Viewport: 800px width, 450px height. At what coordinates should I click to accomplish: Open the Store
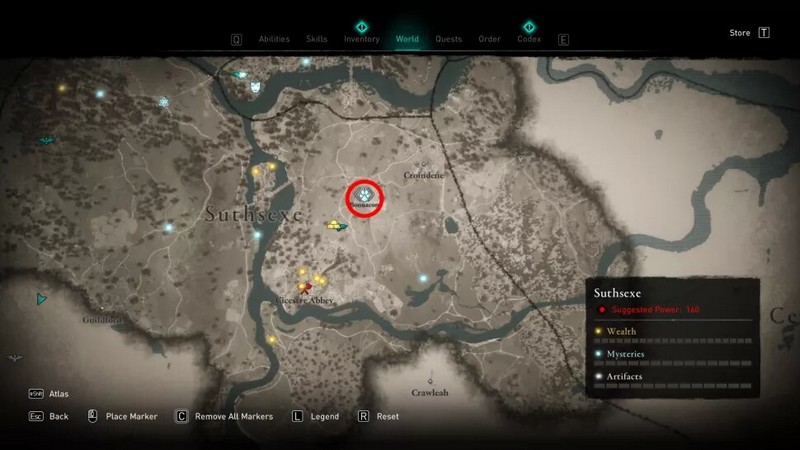pos(740,33)
